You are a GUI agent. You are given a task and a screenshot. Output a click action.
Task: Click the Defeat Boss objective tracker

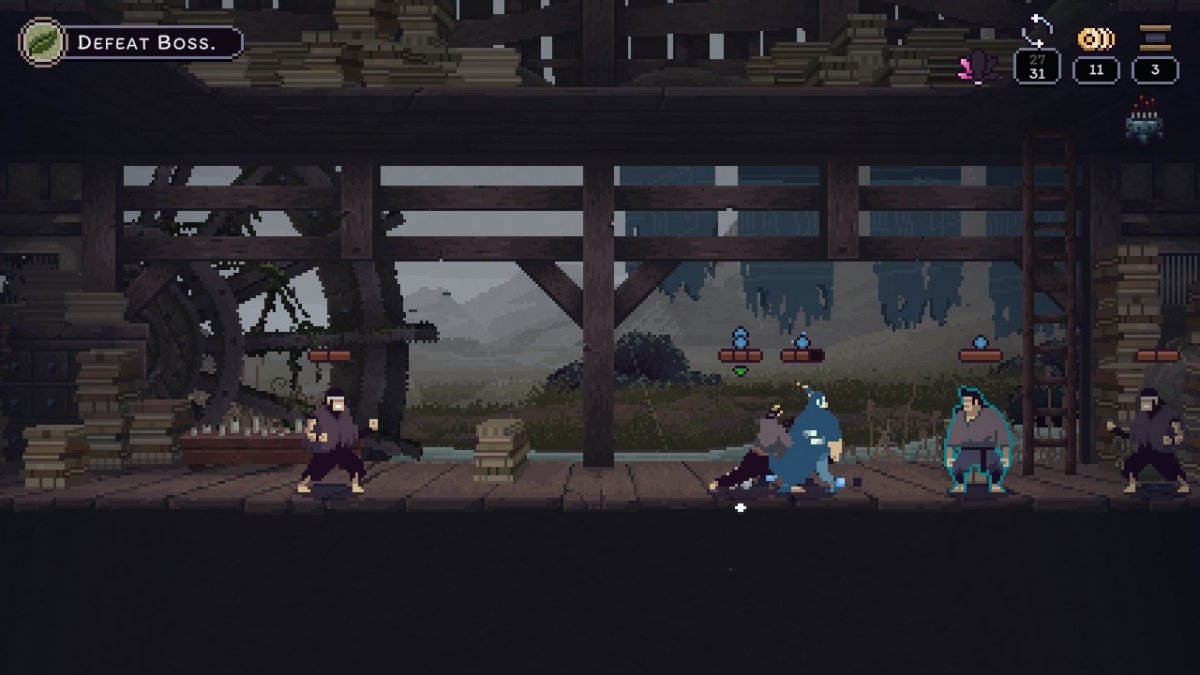152,43
